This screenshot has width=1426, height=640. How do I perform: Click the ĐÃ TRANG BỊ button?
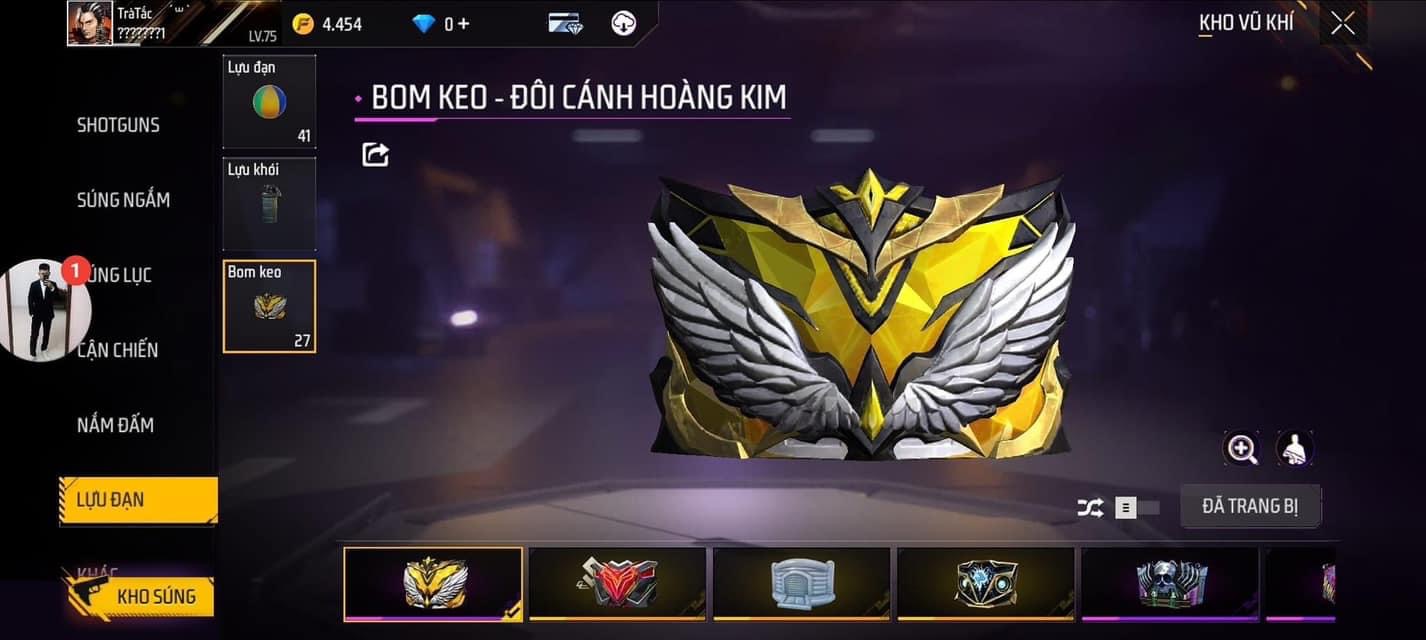point(1250,506)
